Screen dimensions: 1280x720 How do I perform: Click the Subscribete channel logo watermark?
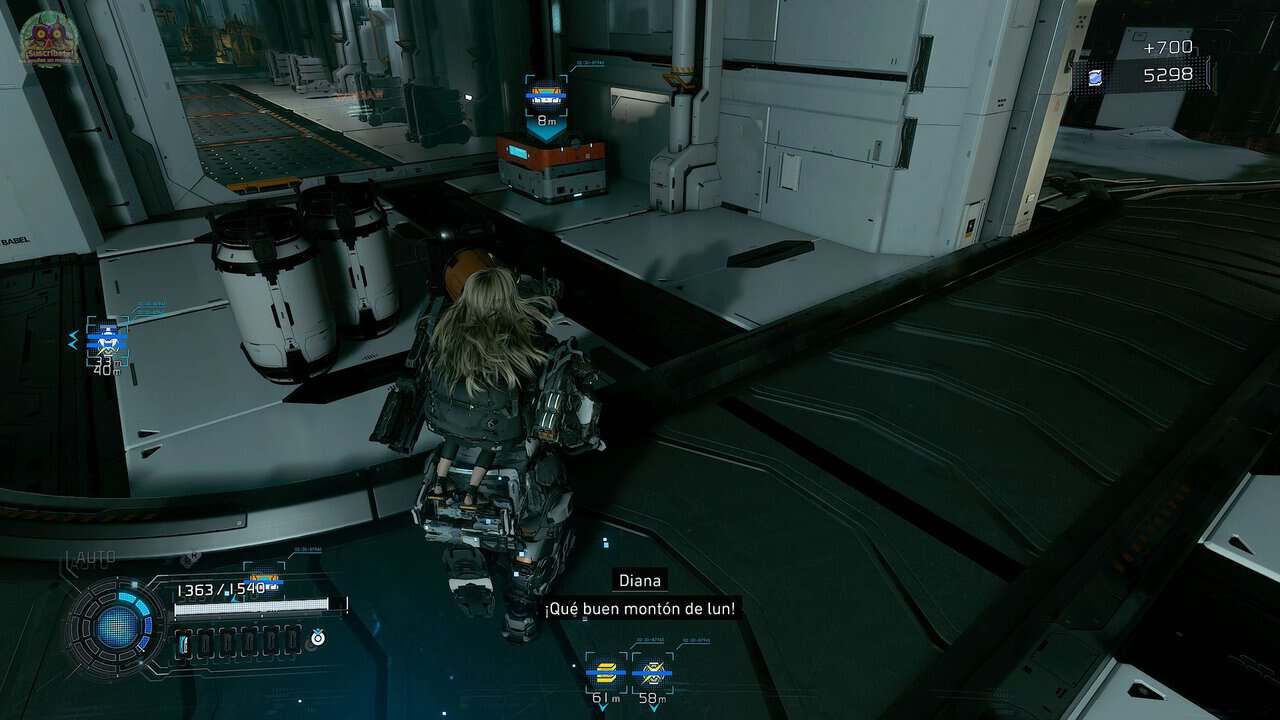[49, 37]
